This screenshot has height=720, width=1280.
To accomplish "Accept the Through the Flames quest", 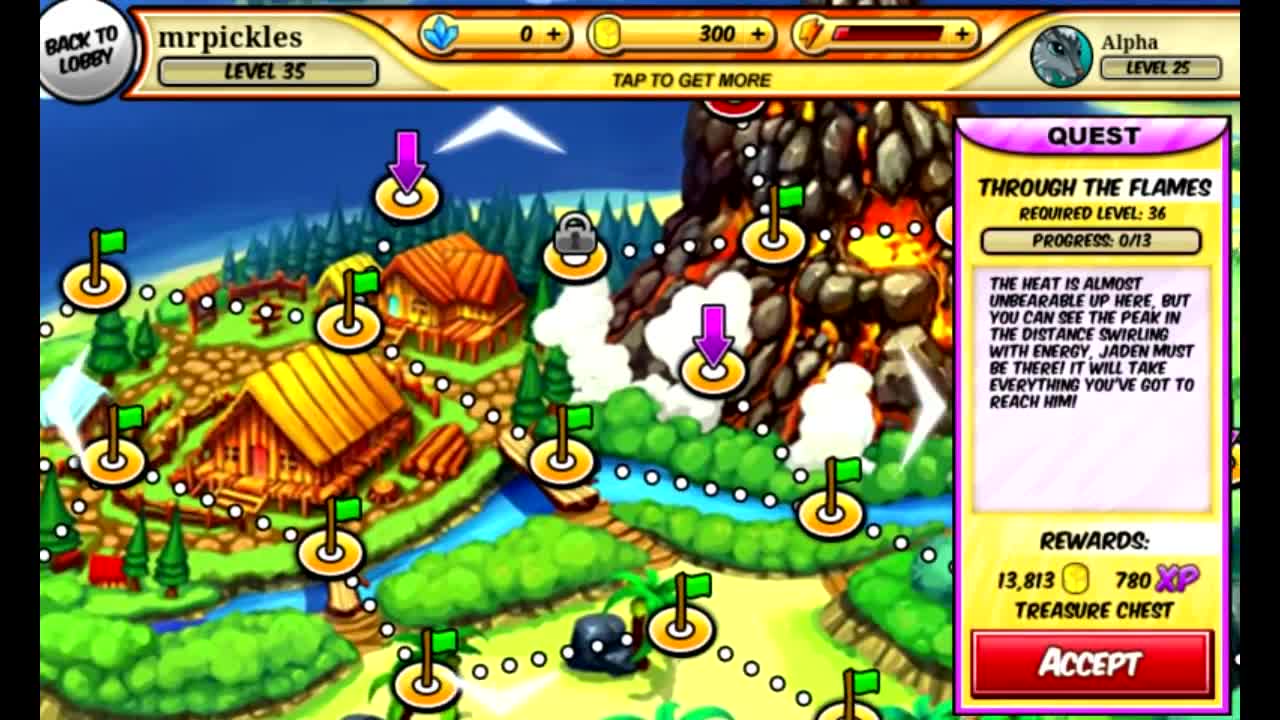I will 1092,662.
